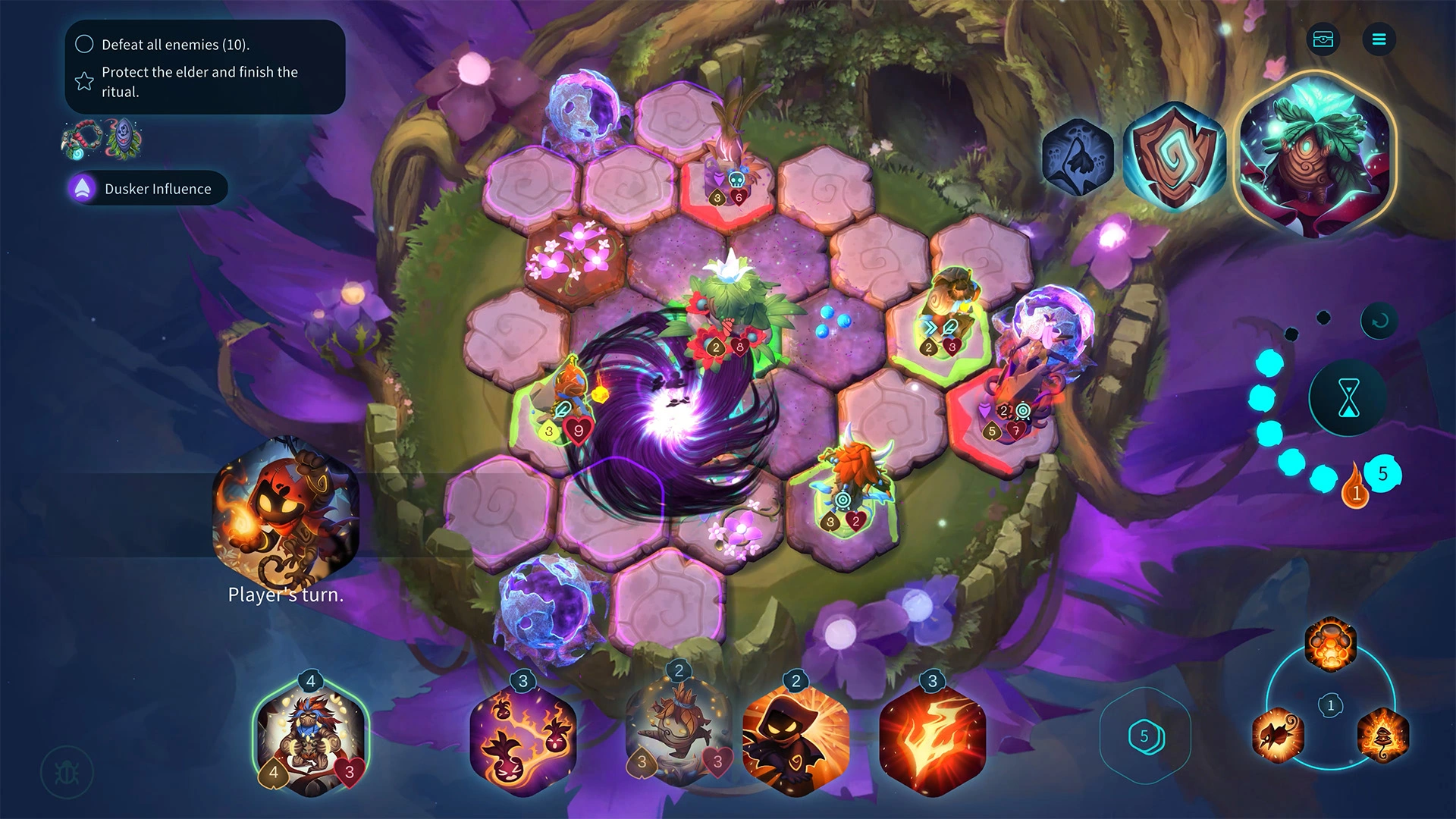This screenshot has width=1456, height=819.
Task: Open the draw deck pile showing 5
Action: [x=1144, y=736]
